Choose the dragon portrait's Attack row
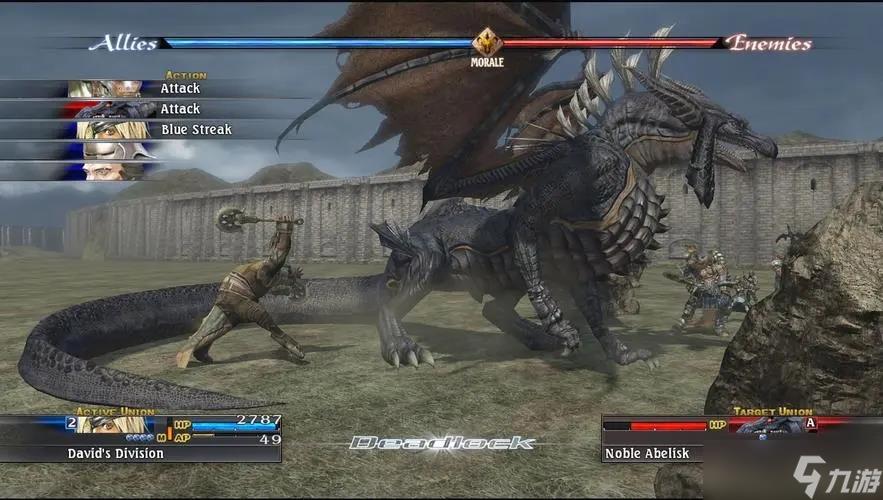883x500 pixels. (180, 109)
